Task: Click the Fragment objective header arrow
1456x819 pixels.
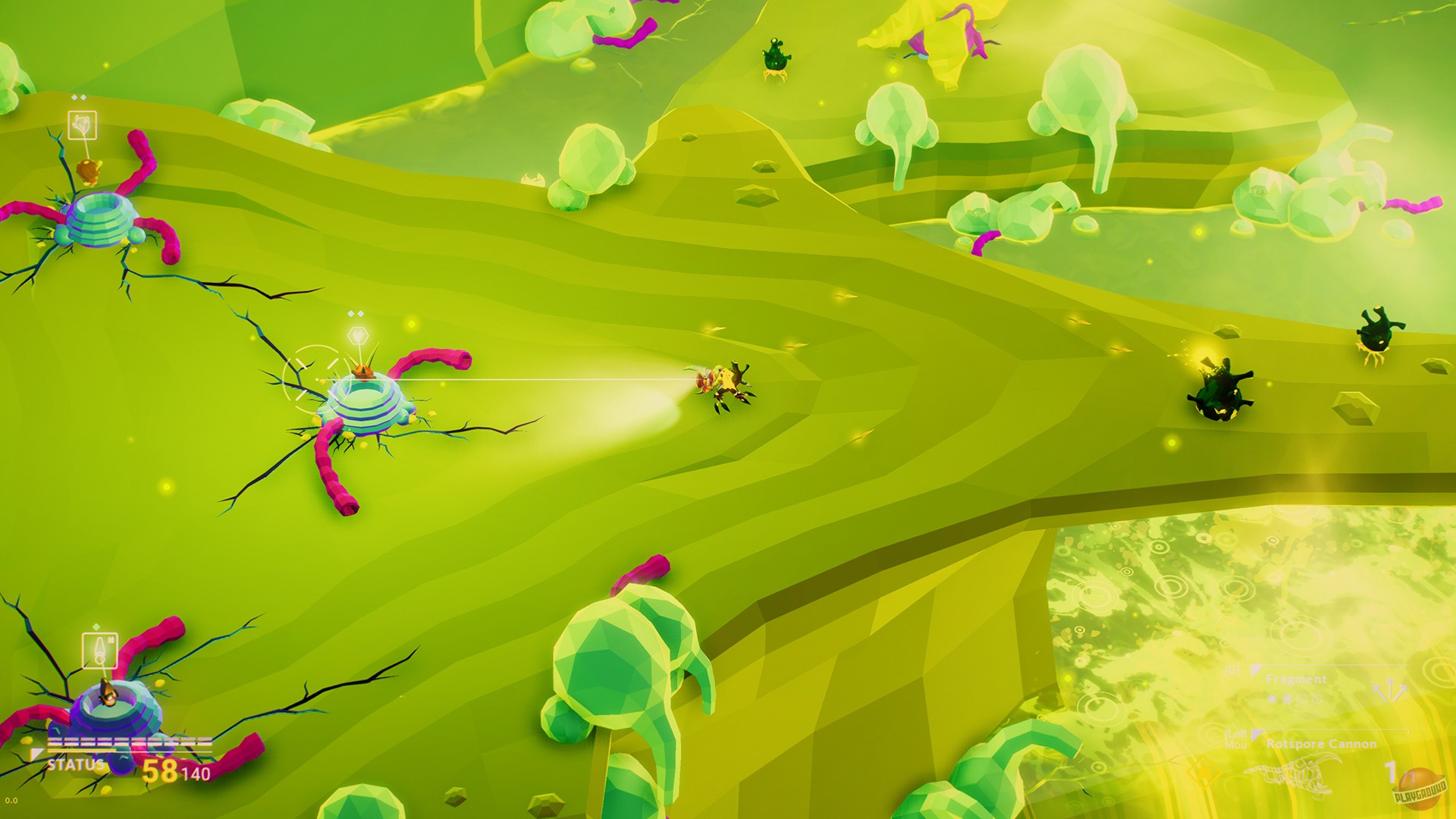Action: 1257,668
